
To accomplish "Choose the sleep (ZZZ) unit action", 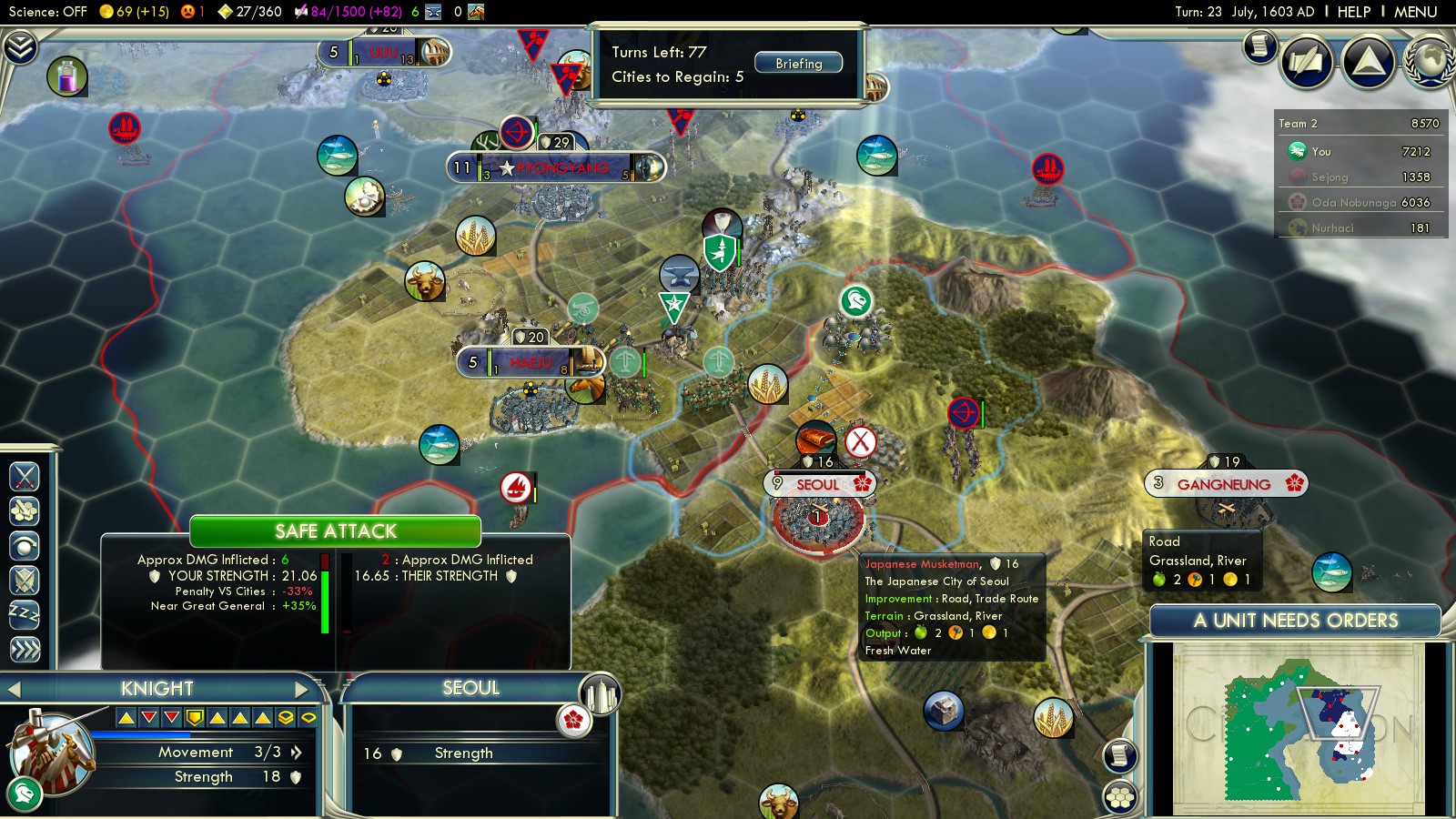I will coord(25,615).
